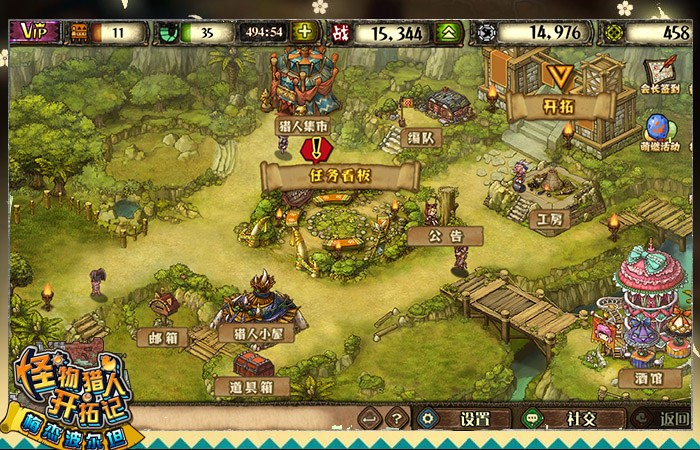Select the 开拓 exploration banner
The height and width of the screenshot is (450, 700).
tap(558, 104)
